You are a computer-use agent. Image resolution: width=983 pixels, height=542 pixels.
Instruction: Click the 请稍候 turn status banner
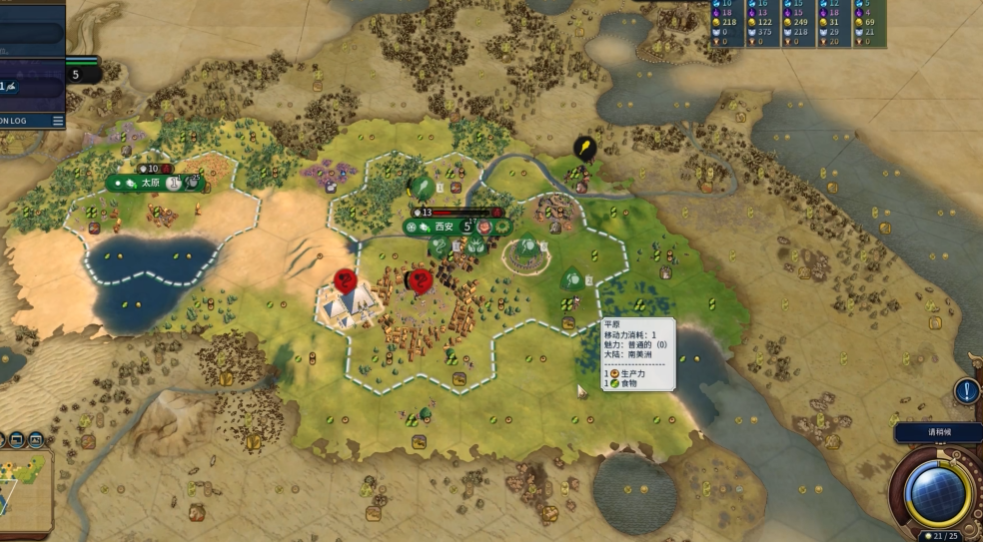[x=936, y=433]
